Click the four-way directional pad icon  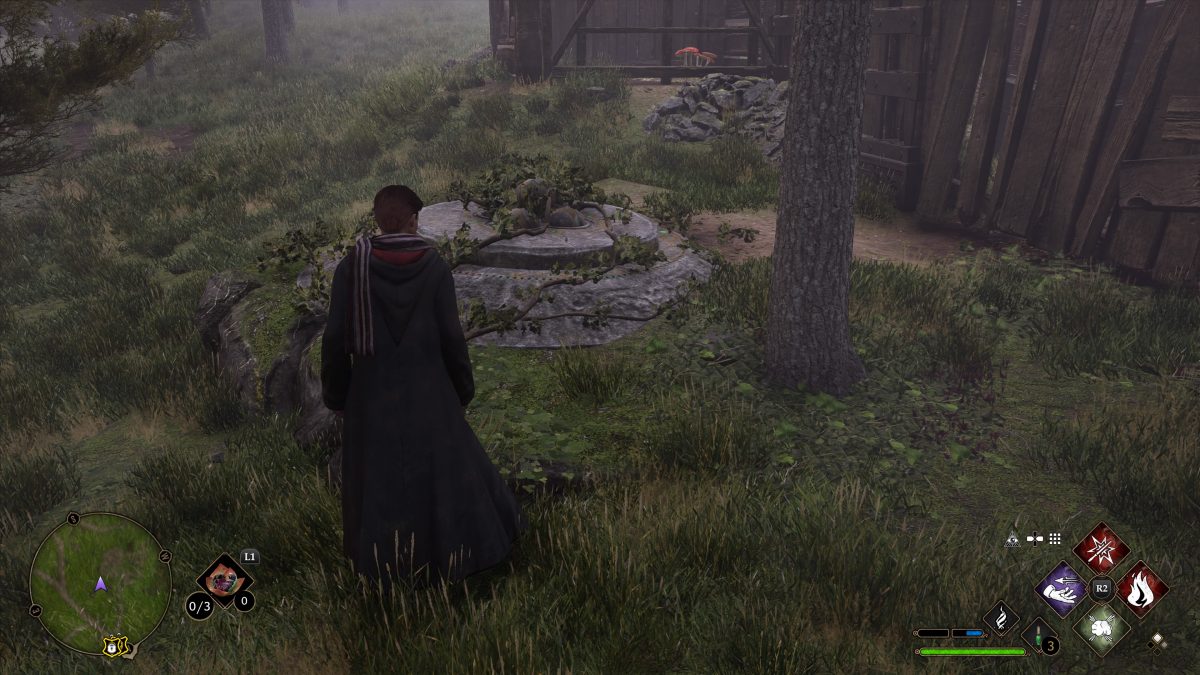pos(1034,539)
